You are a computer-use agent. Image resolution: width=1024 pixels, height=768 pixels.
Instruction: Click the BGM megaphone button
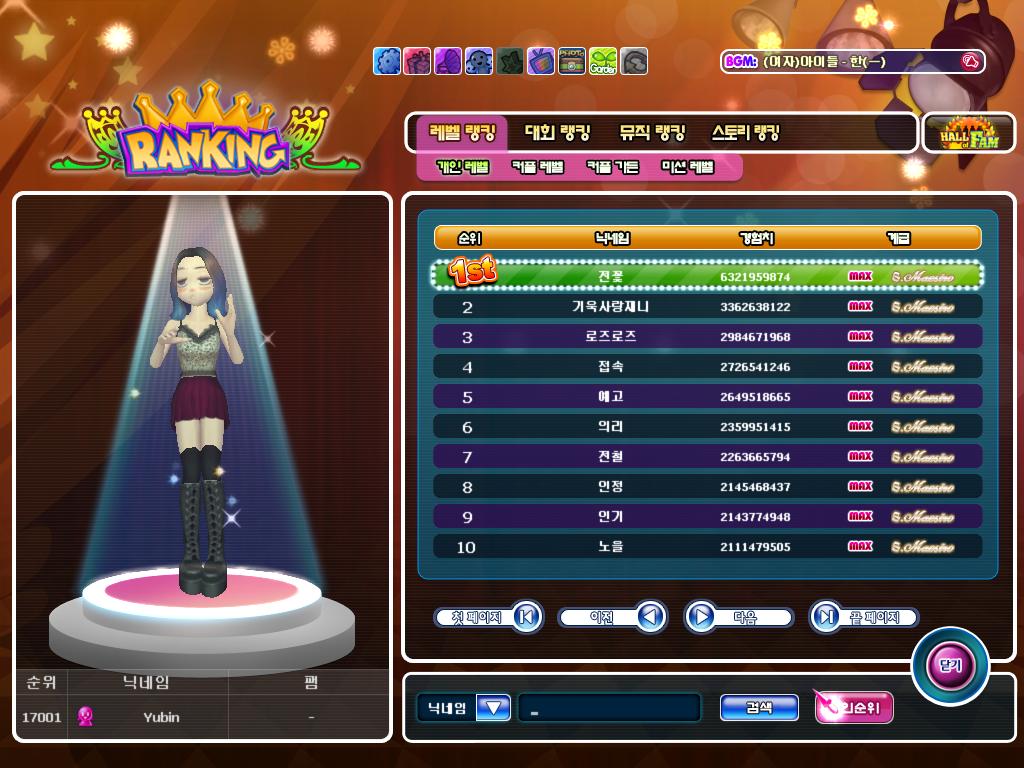(969, 62)
